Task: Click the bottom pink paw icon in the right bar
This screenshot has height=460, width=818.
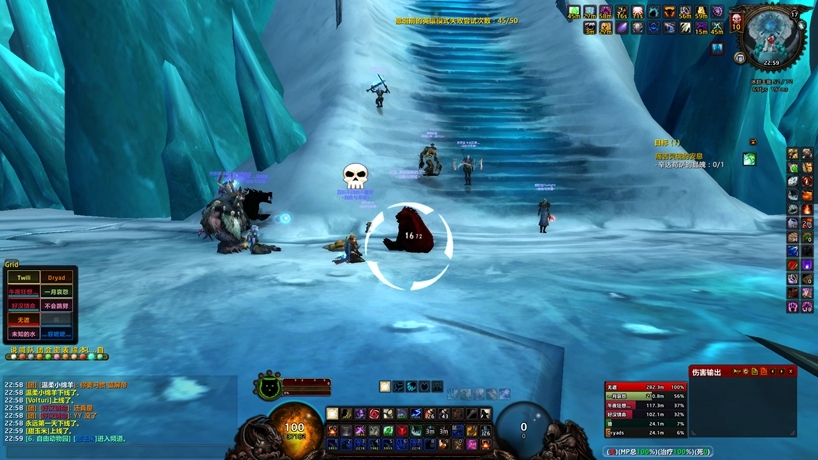Action: 793,308
